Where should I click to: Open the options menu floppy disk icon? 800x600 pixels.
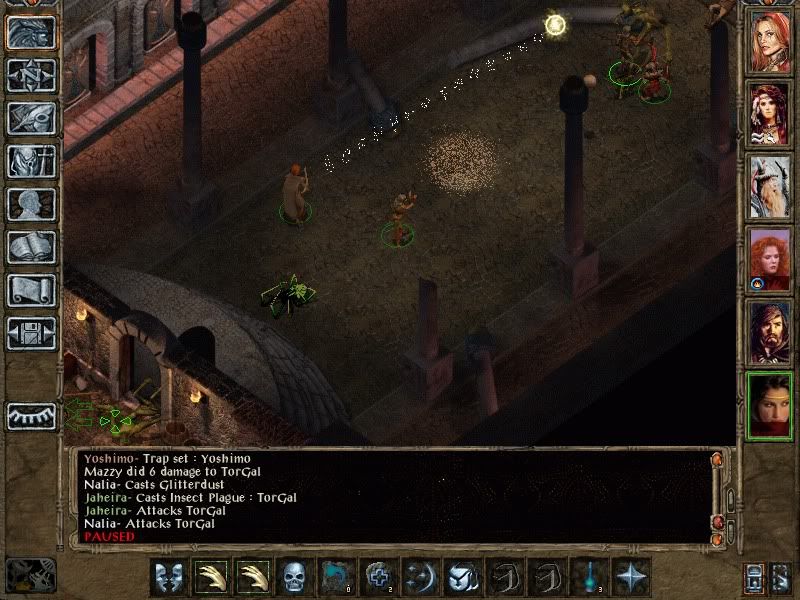tap(31, 334)
